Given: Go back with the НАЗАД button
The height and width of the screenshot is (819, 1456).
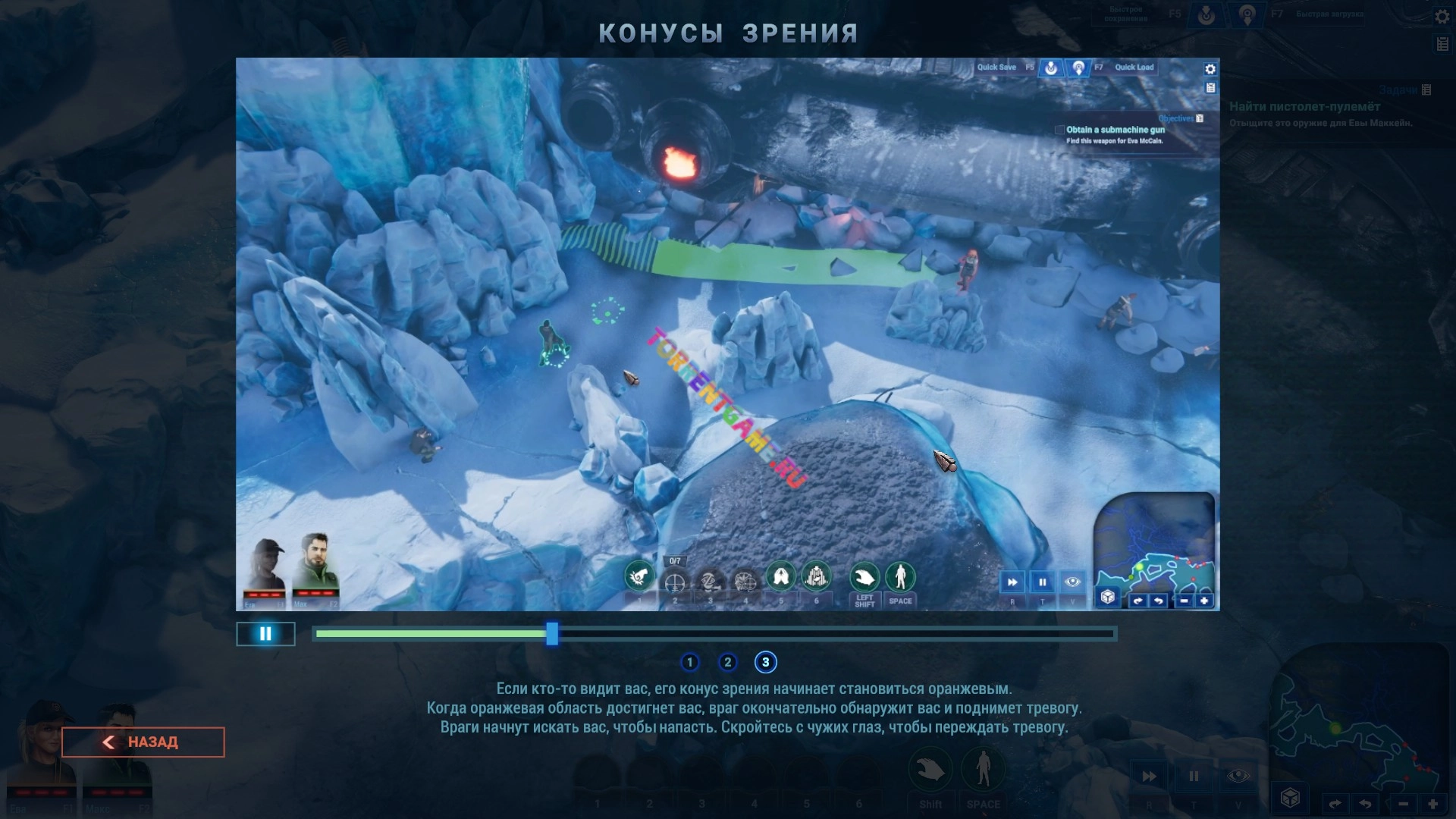Looking at the screenshot, I should pyautogui.click(x=143, y=742).
